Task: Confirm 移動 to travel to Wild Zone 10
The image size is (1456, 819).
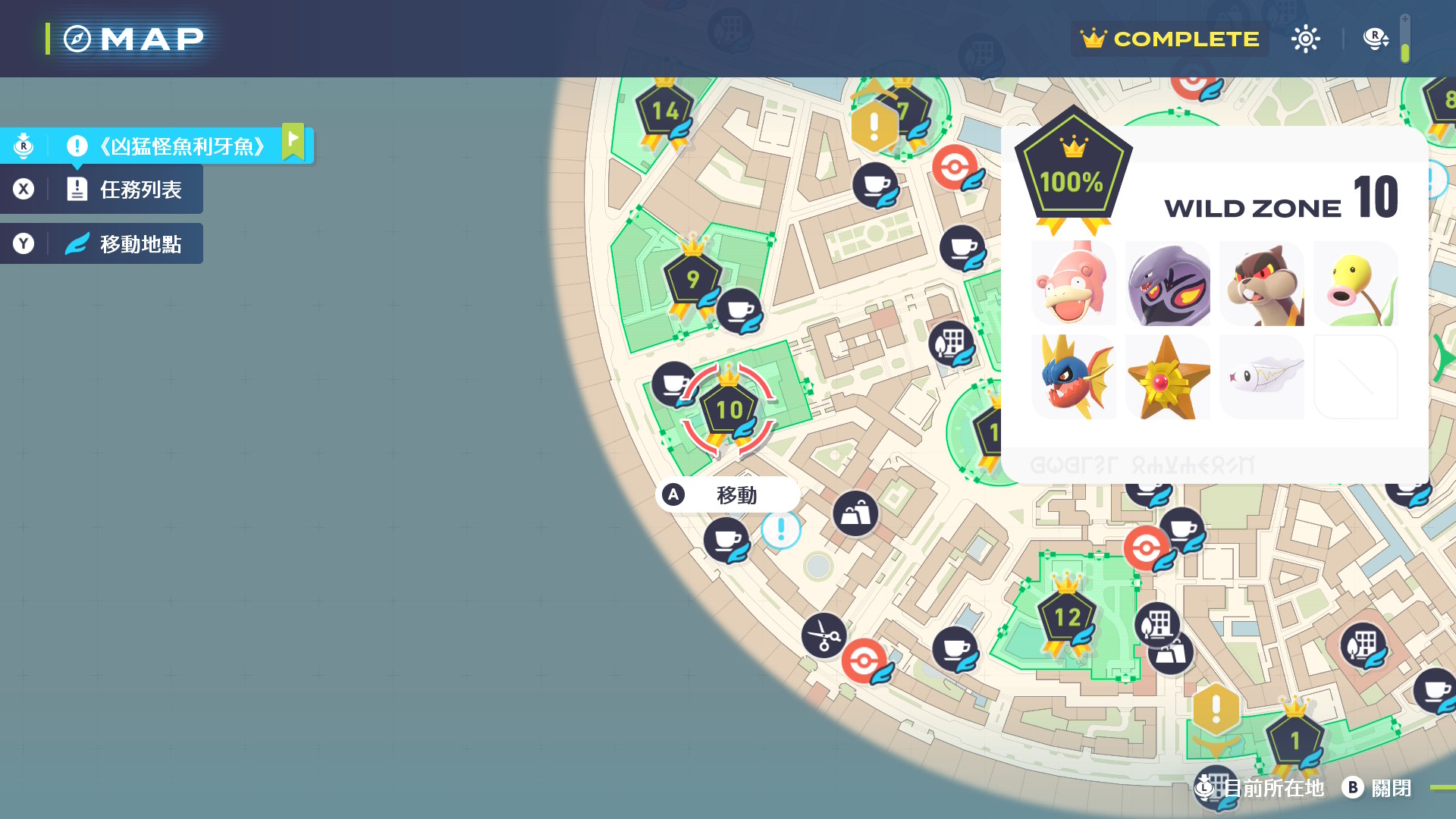Action: click(x=726, y=495)
